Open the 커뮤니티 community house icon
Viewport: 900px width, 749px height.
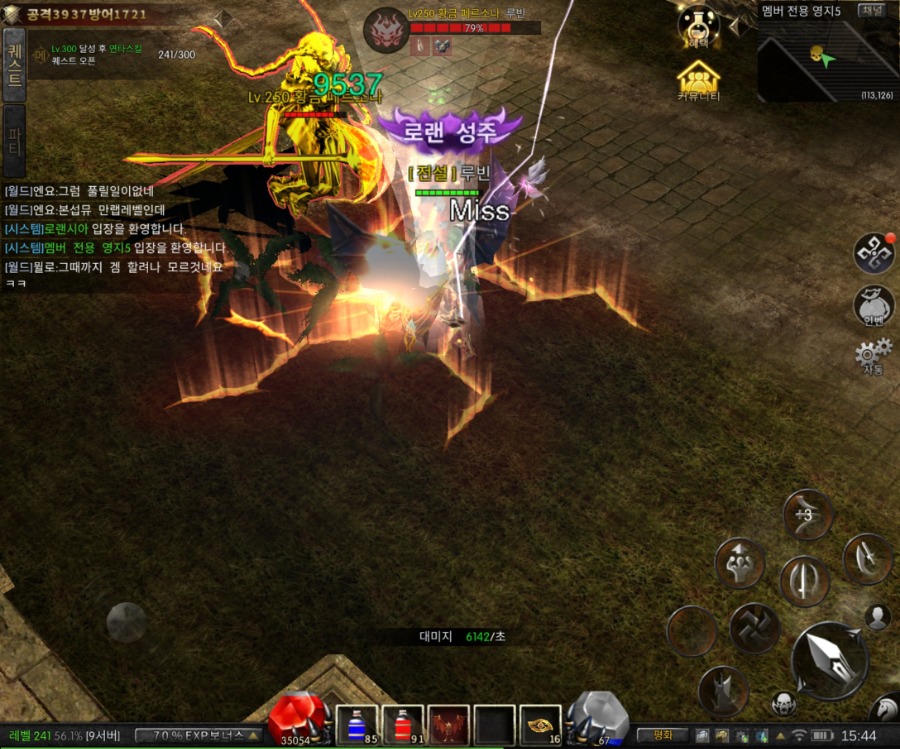(x=699, y=79)
